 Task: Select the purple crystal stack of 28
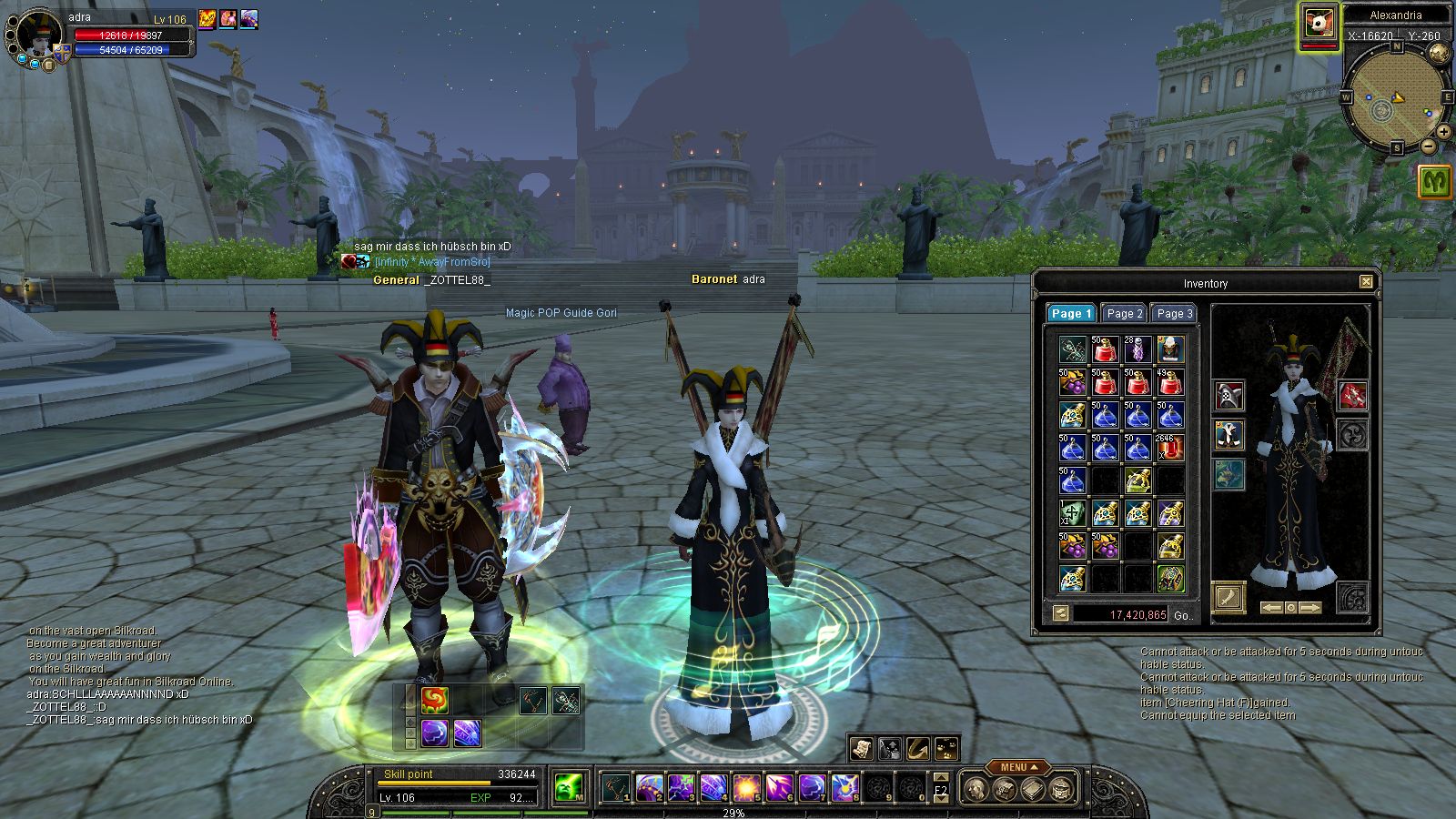click(1137, 349)
